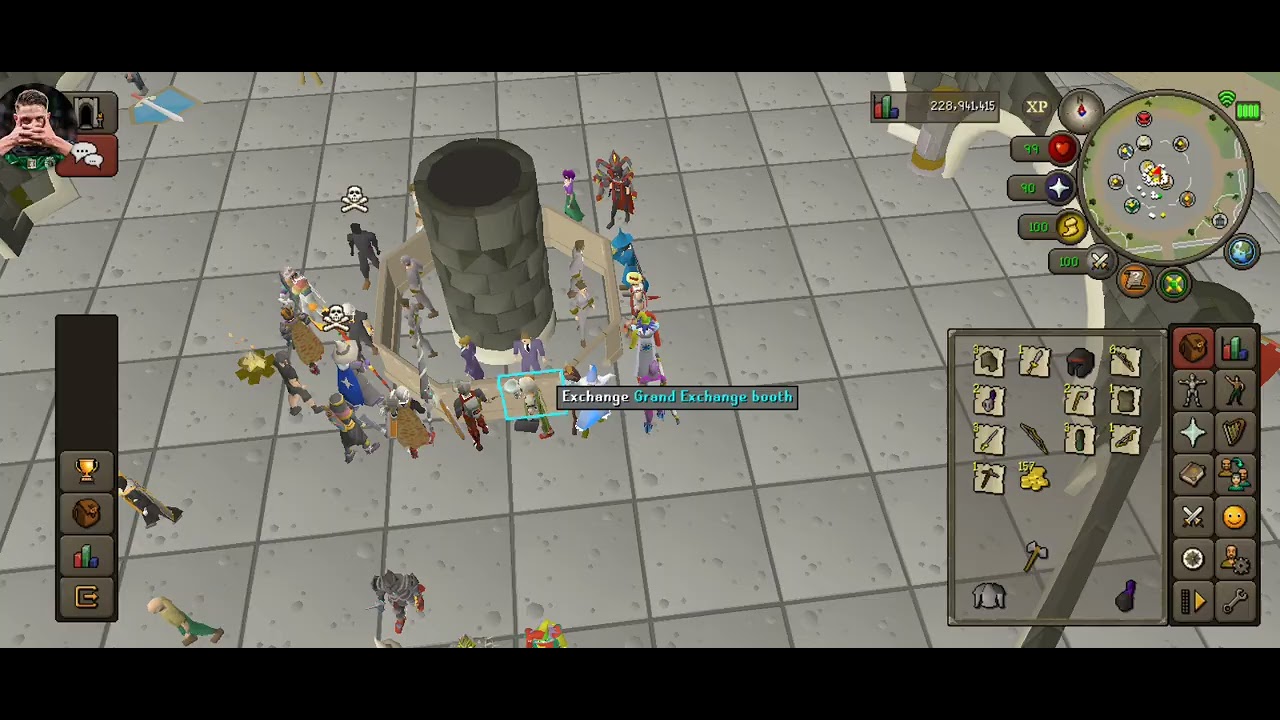1280x720 pixels.
Task: Select the combat options crossed-swords tab
Action: [x=1192, y=517]
